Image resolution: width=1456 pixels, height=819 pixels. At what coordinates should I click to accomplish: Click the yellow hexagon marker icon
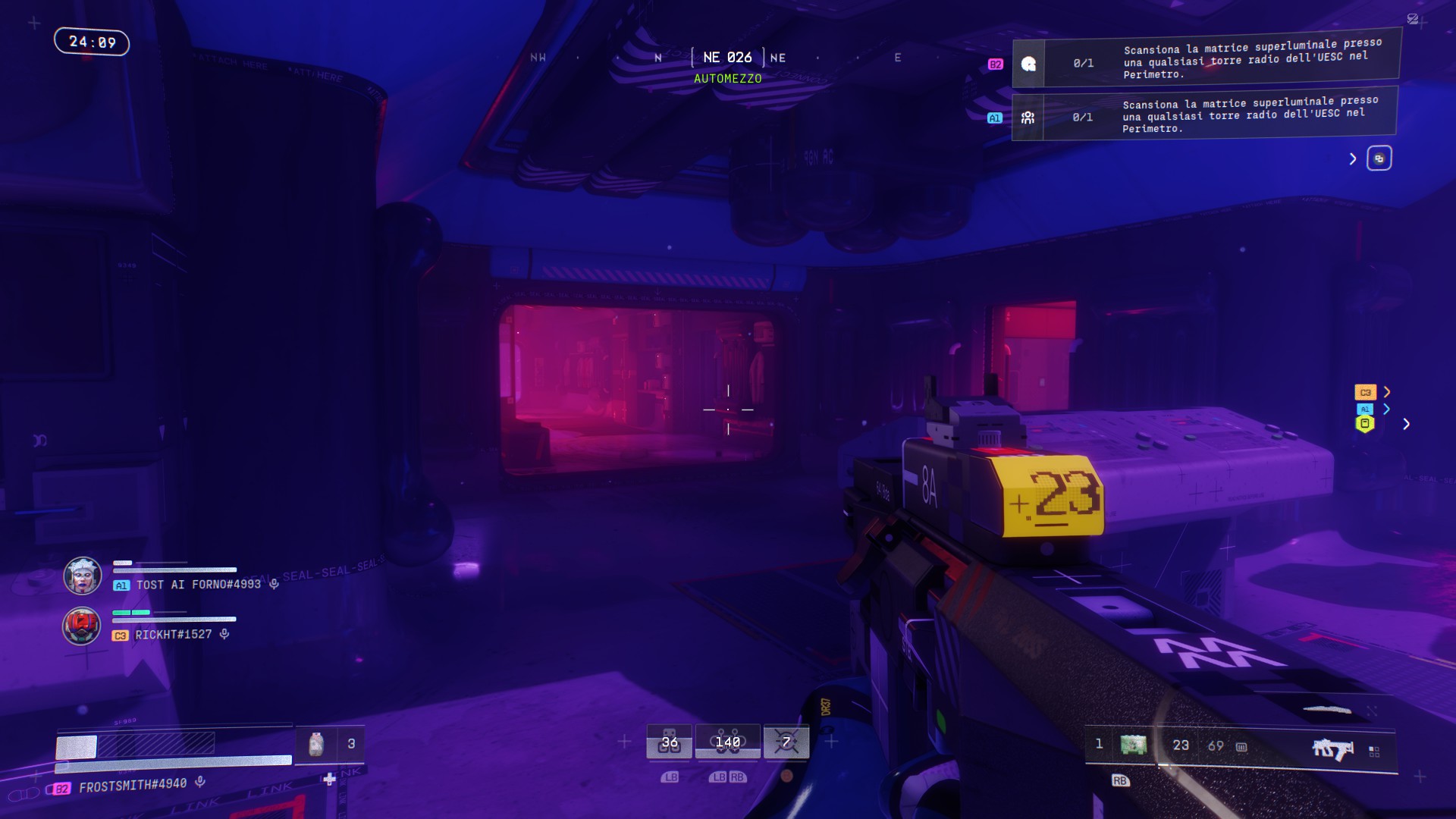click(1365, 425)
